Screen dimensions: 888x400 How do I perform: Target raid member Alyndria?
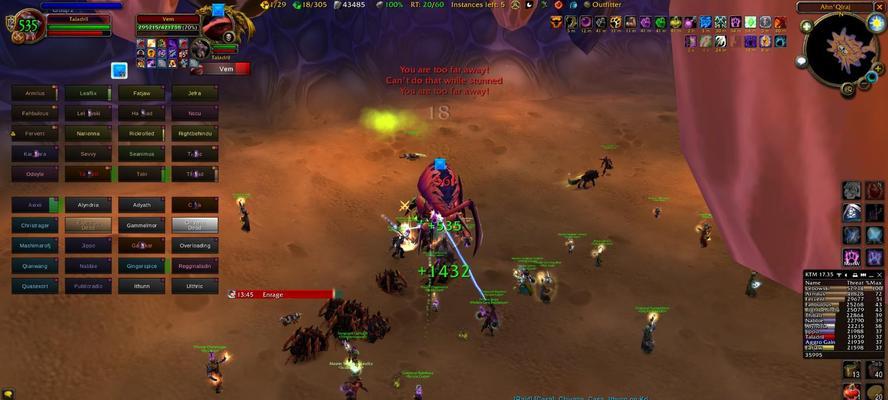pyautogui.click(x=88, y=205)
